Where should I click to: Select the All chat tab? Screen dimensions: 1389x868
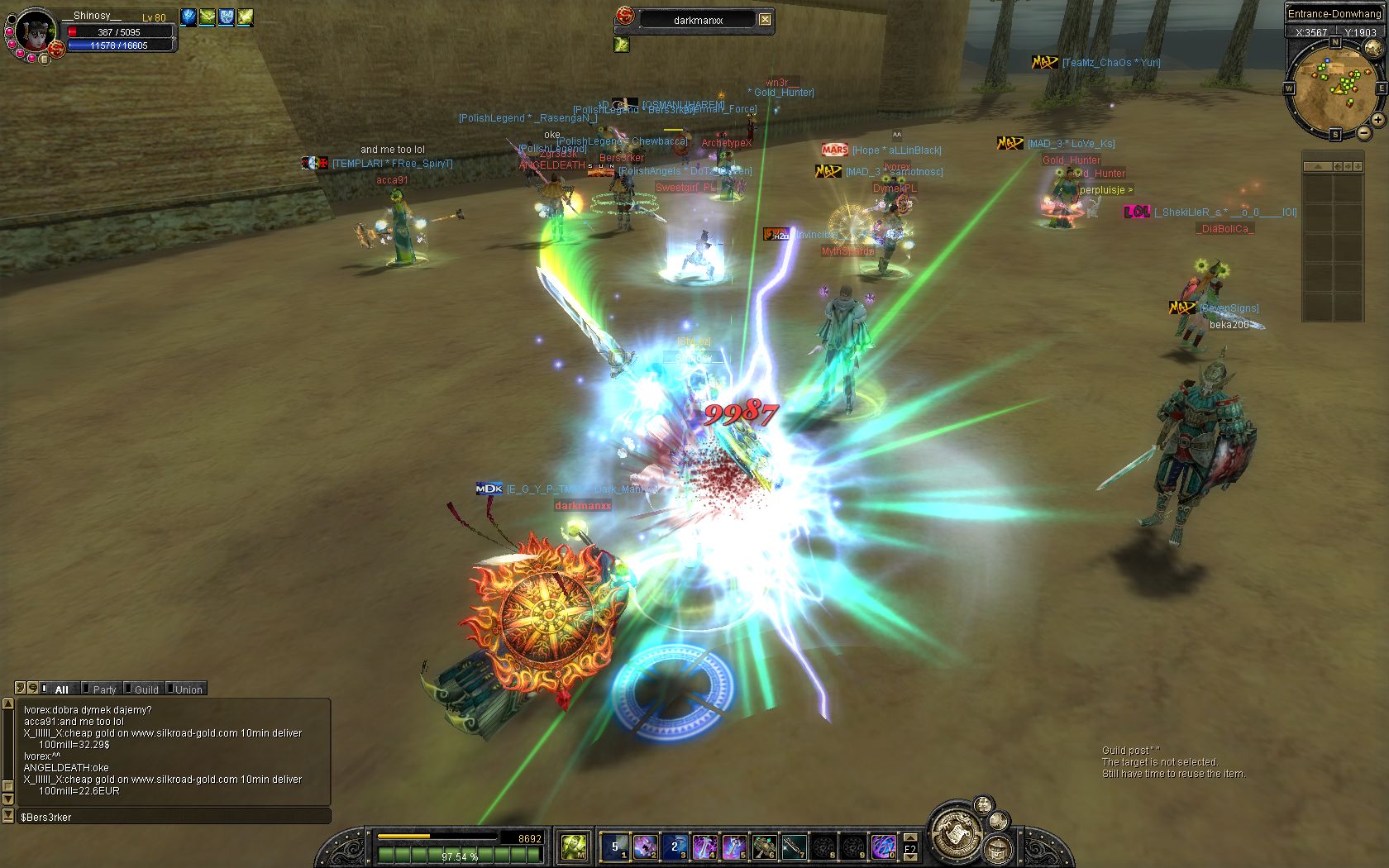click(x=60, y=689)
